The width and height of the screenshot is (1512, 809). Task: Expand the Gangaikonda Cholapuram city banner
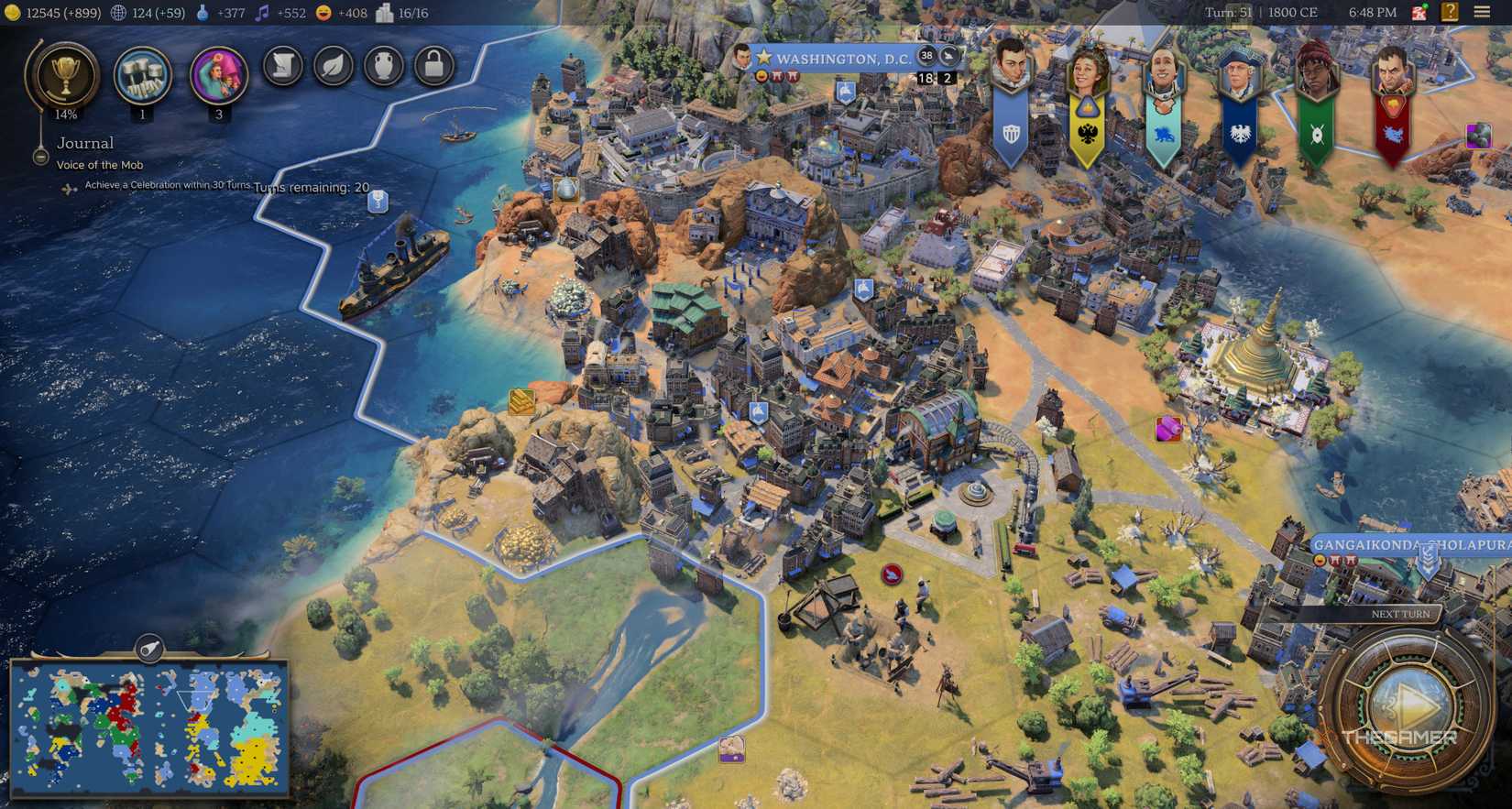click(x=1408, y=542)
